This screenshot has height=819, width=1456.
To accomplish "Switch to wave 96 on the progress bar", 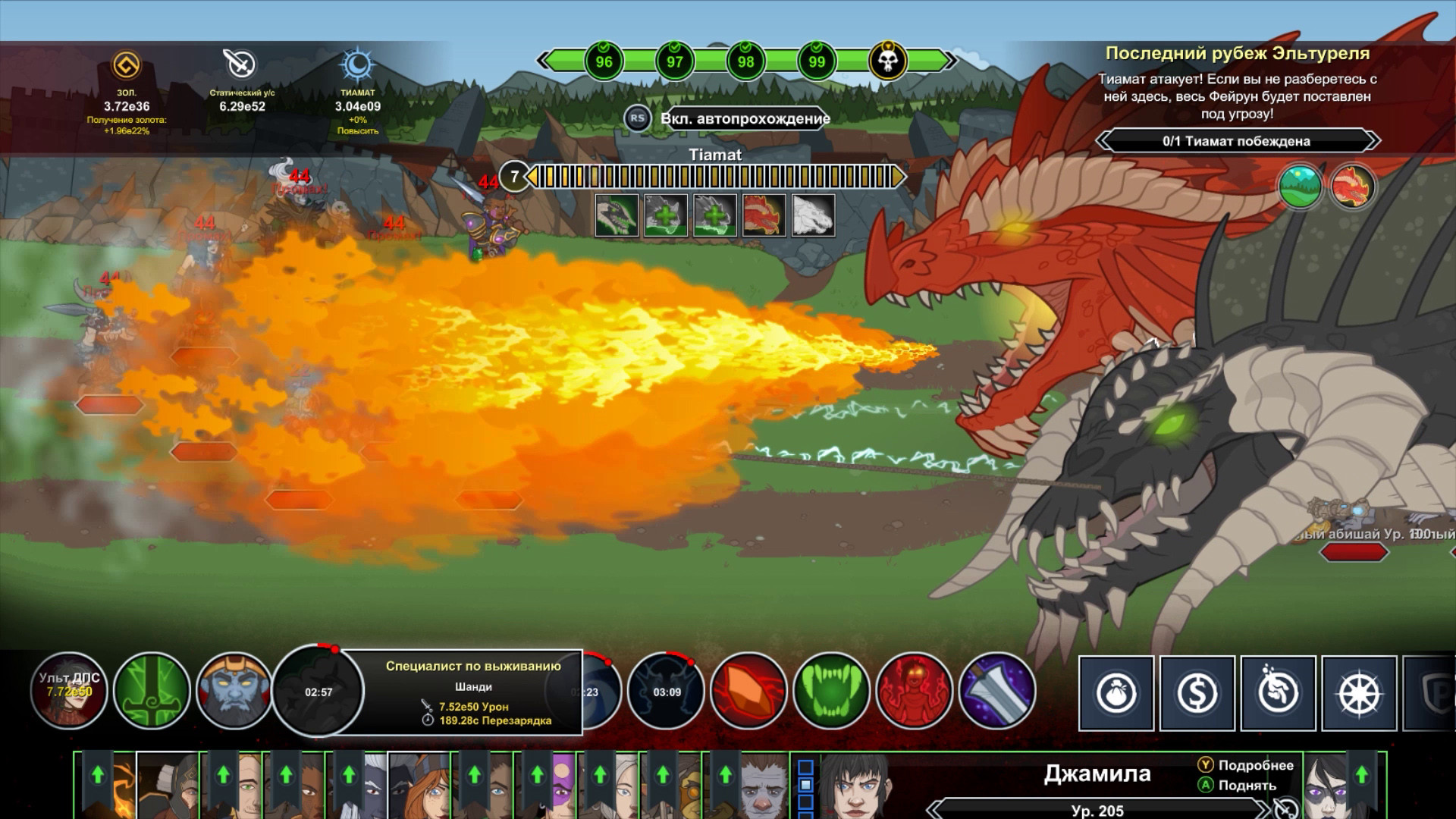I will [x=603, y=61].
